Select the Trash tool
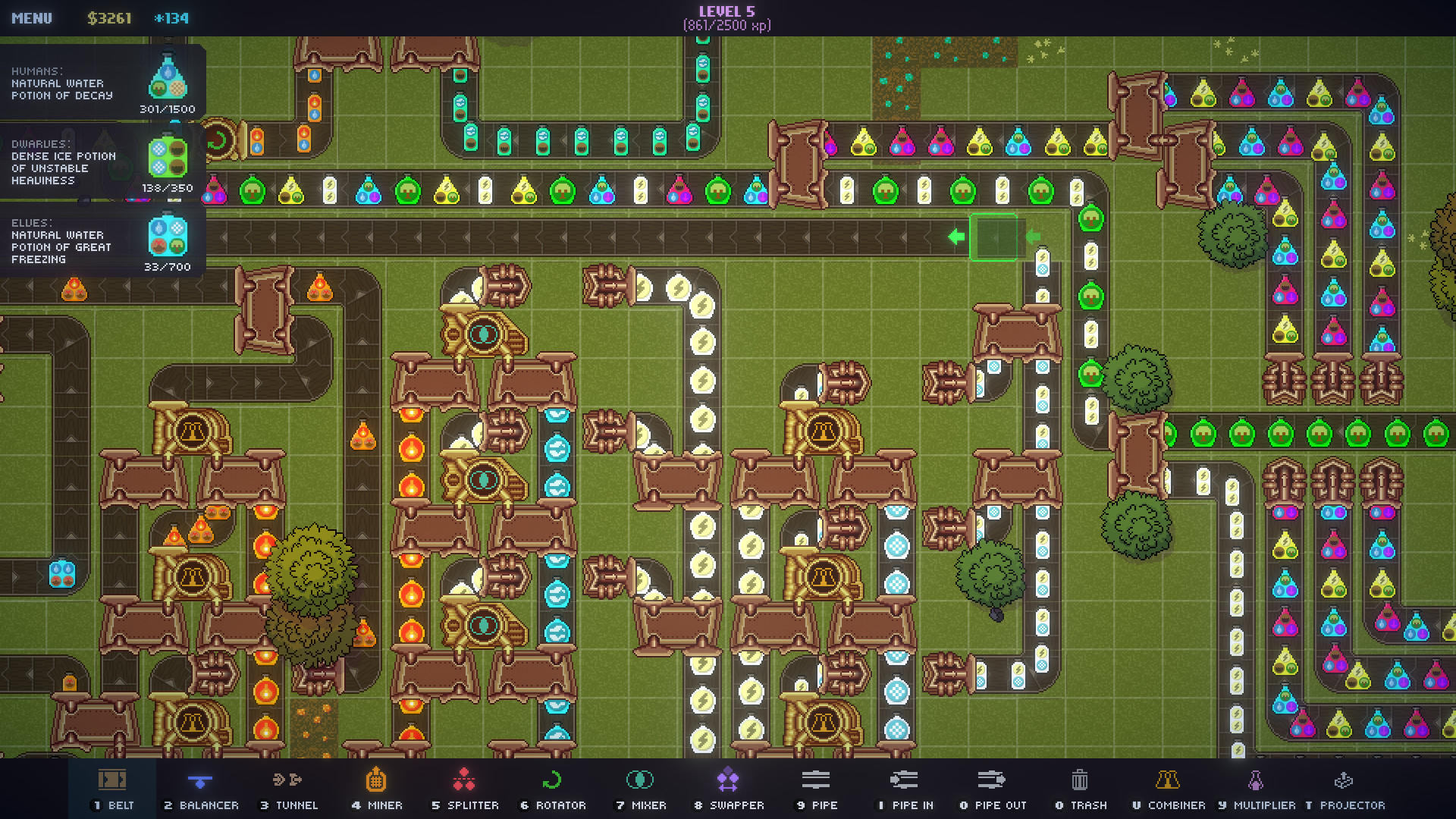 click(x=1079, y=789)
